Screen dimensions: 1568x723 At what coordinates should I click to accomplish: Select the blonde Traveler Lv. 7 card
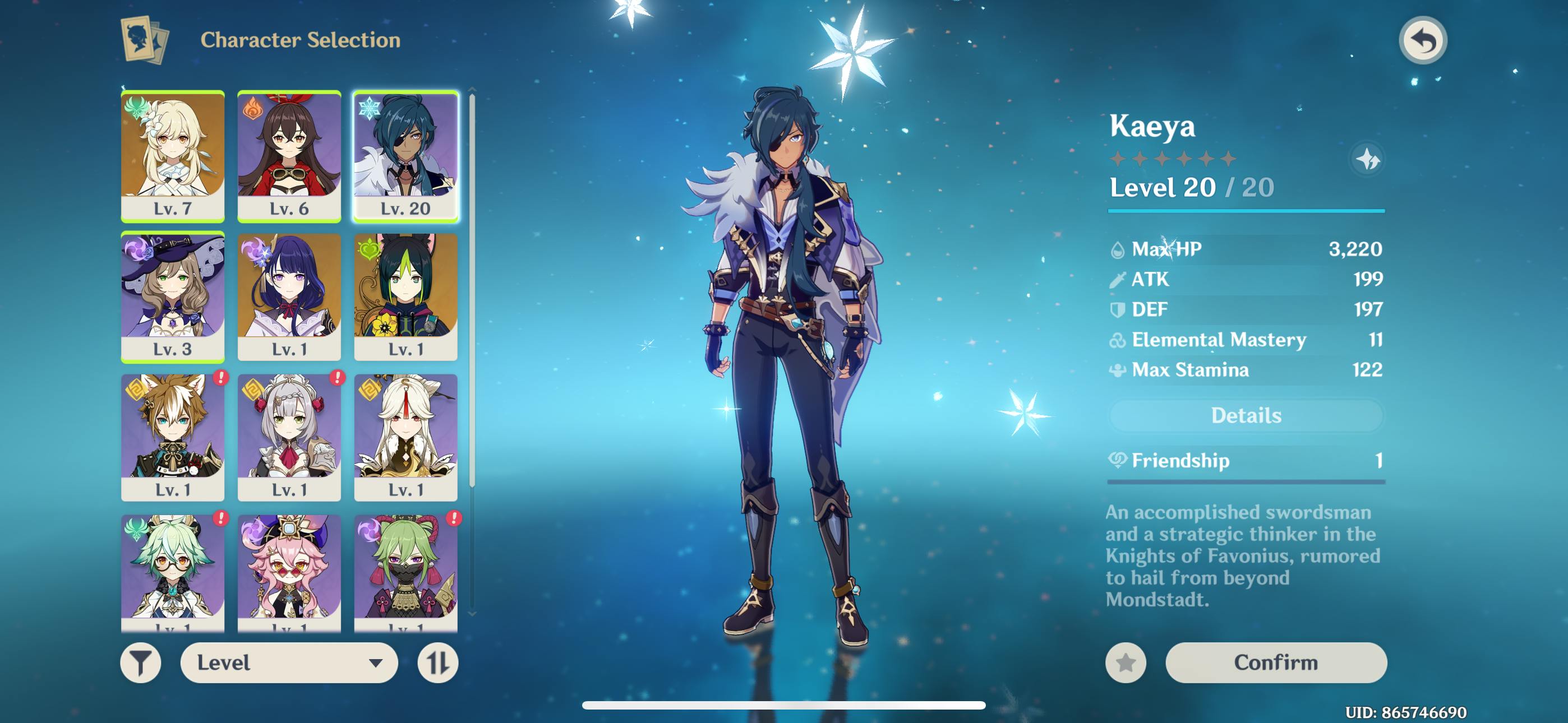[173, 156]
